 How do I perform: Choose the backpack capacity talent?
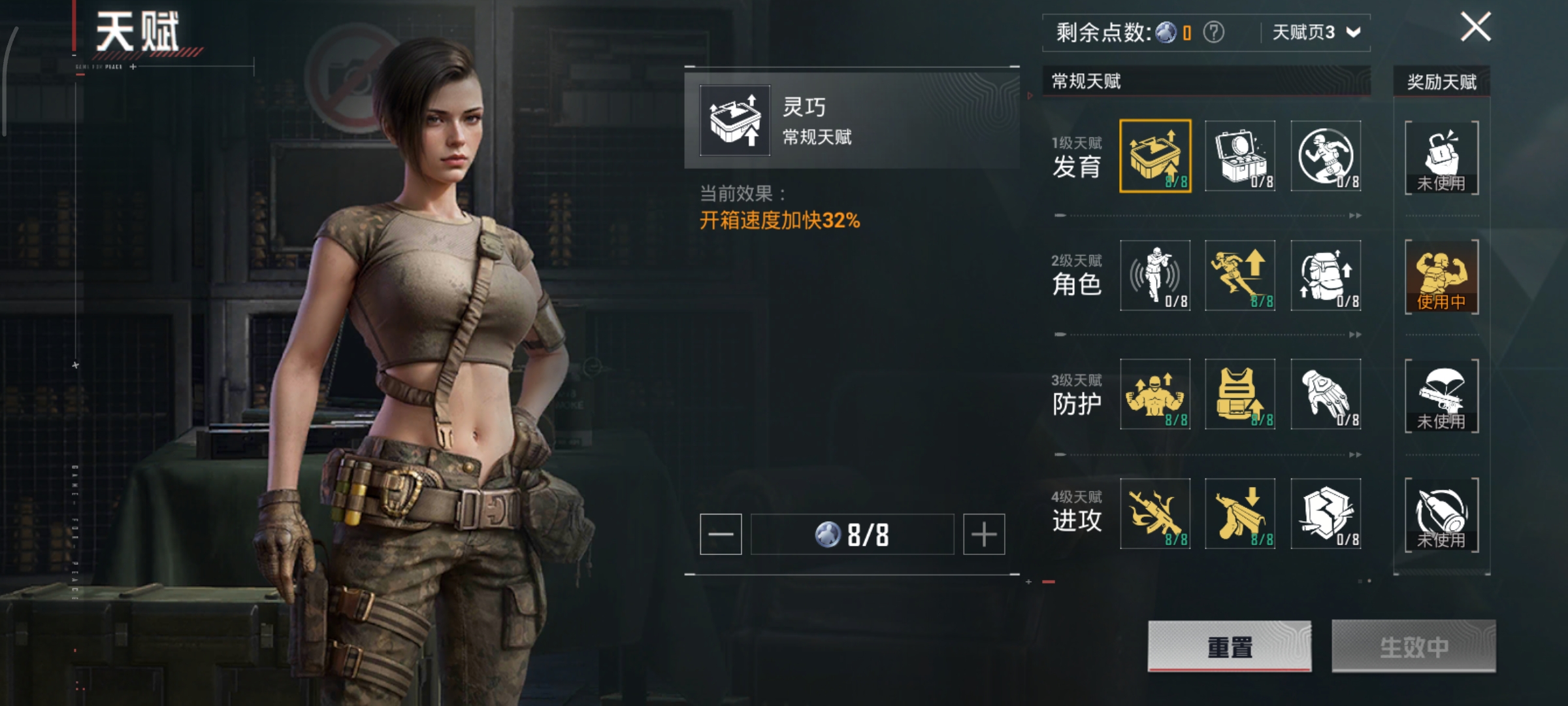point(1326,275)
